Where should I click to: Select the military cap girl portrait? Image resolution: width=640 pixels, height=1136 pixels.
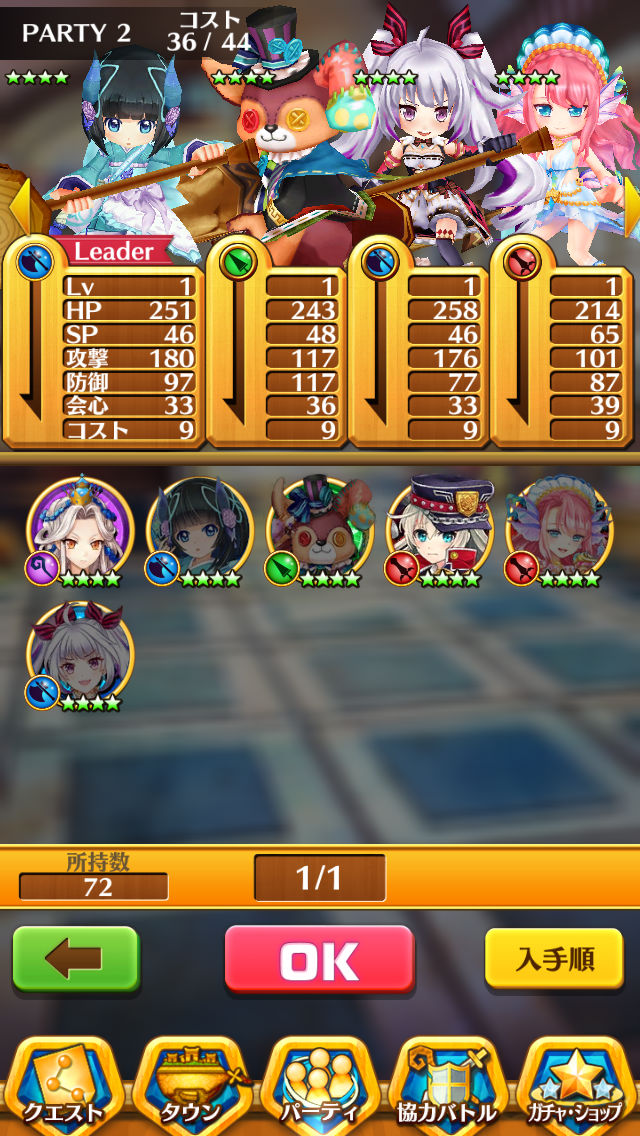pyautogui.click(x=438, y=530)
